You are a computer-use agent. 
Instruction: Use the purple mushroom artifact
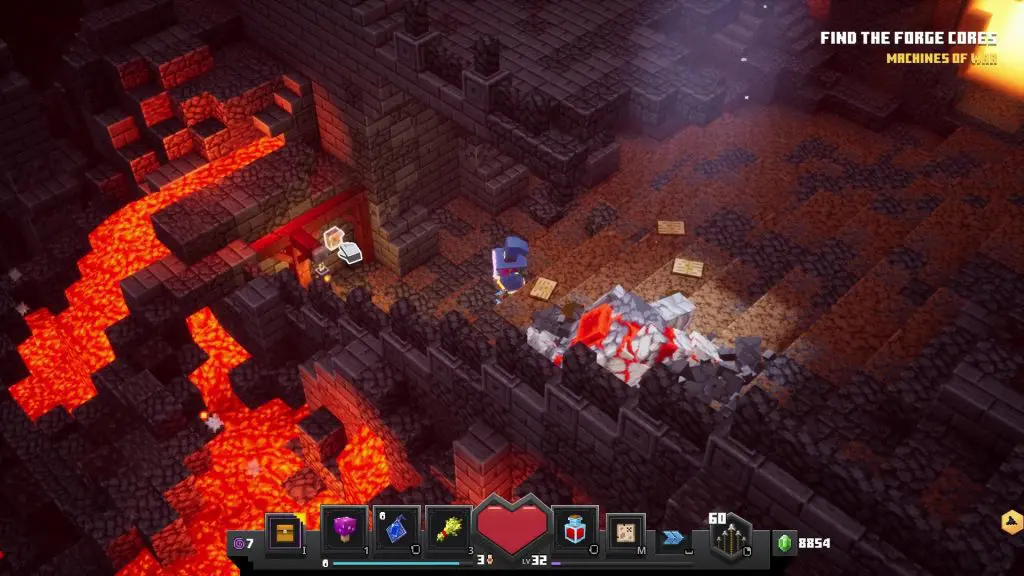344,528
